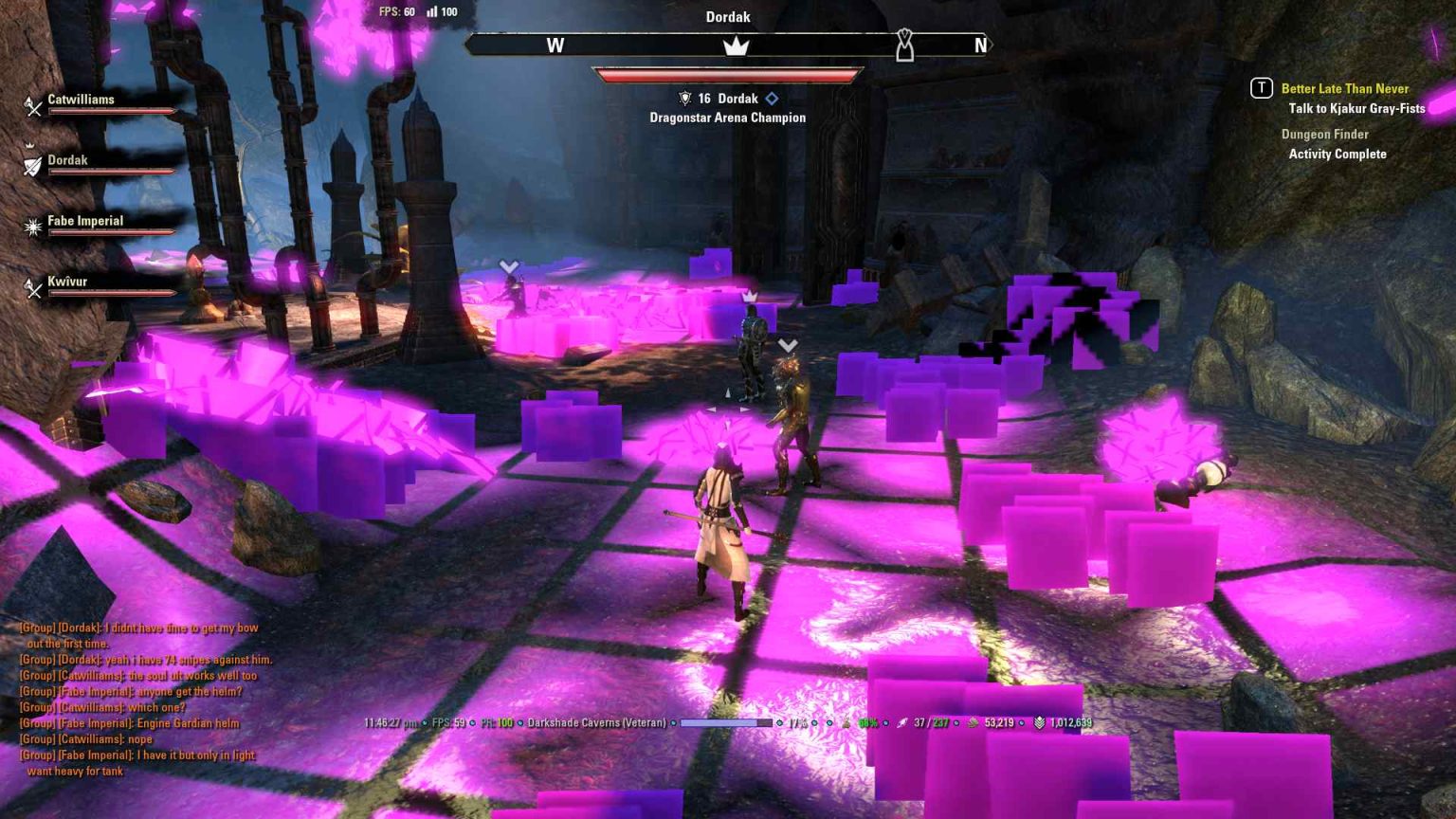Screen dimensions: 1456x819
Task: Focus the group chat log window
Action: [142, 699]
